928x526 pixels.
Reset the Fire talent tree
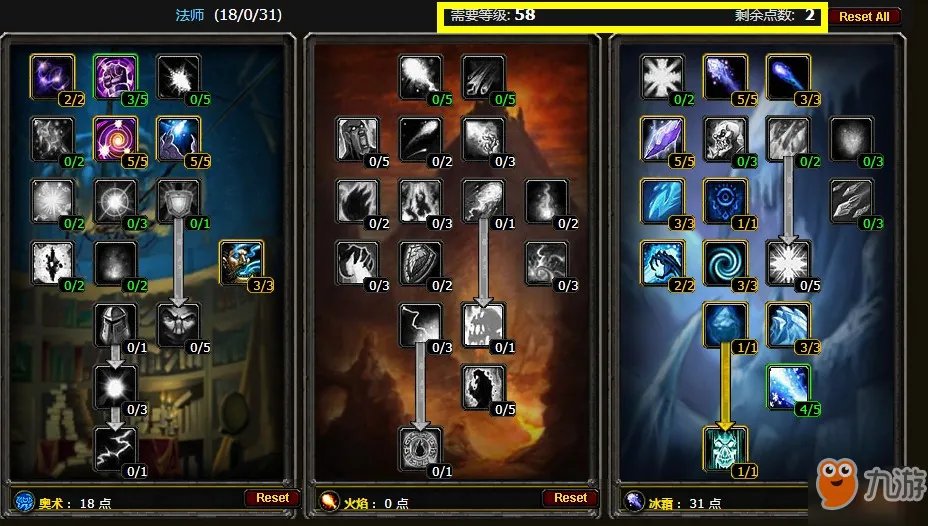tap(570, 497)
